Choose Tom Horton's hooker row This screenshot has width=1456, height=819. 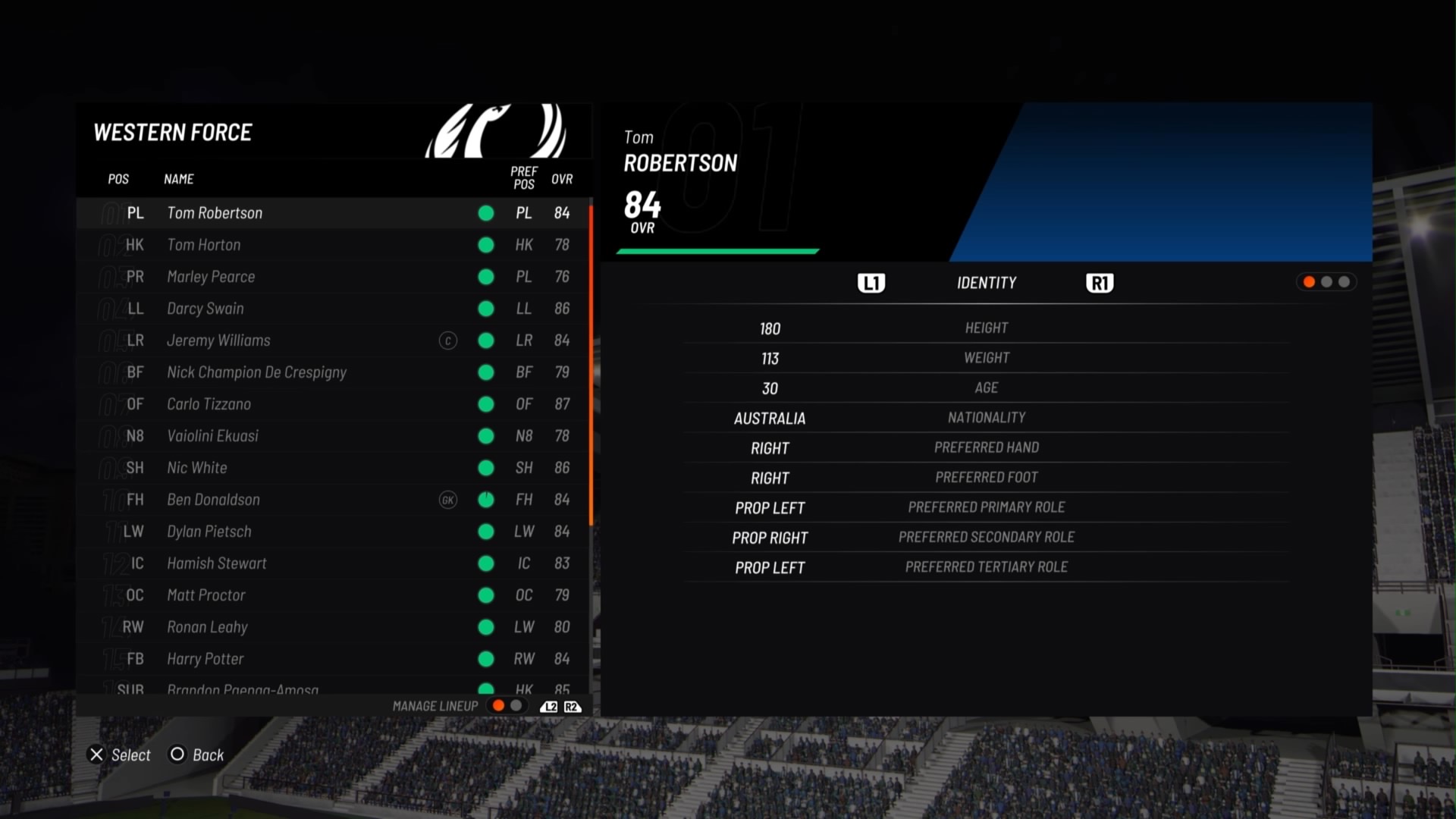[204, 245]
